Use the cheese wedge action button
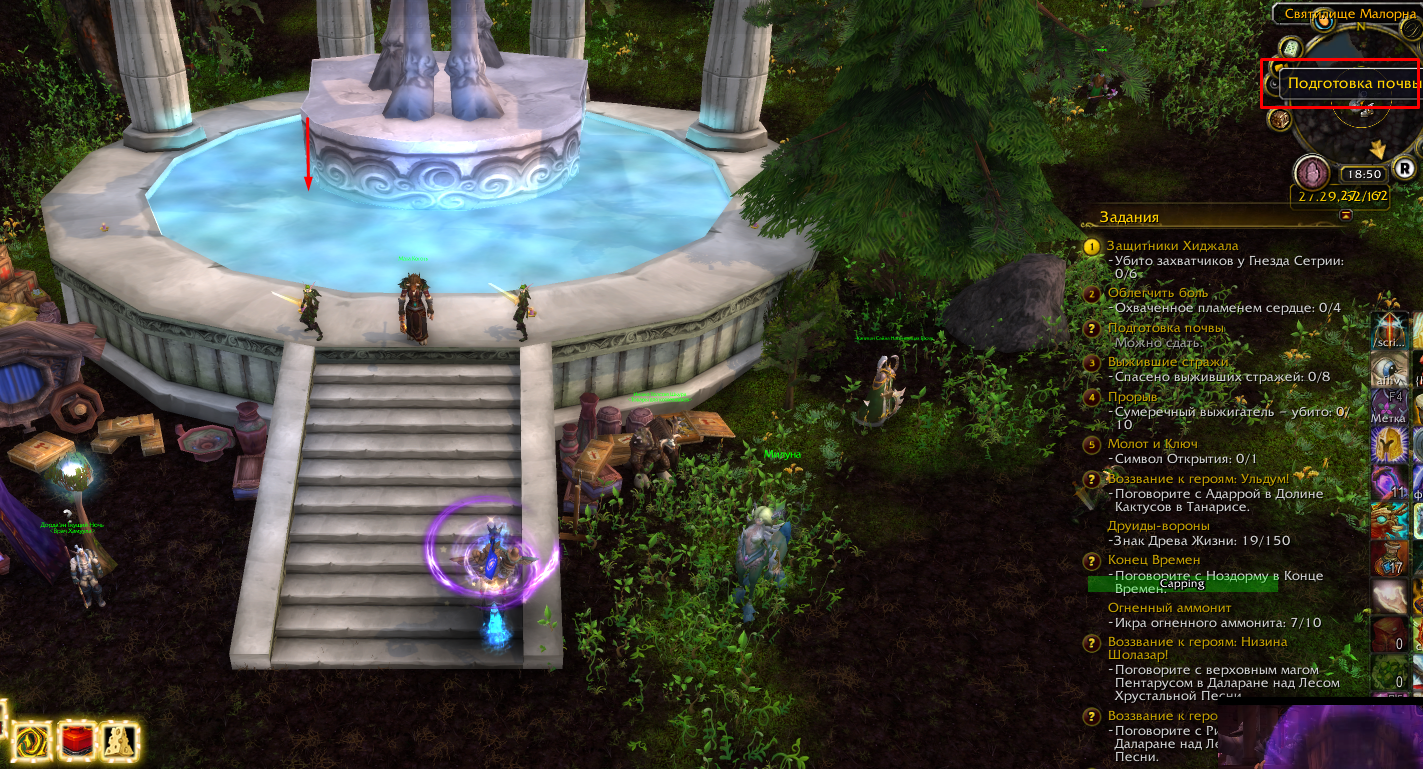 point(118,740)
